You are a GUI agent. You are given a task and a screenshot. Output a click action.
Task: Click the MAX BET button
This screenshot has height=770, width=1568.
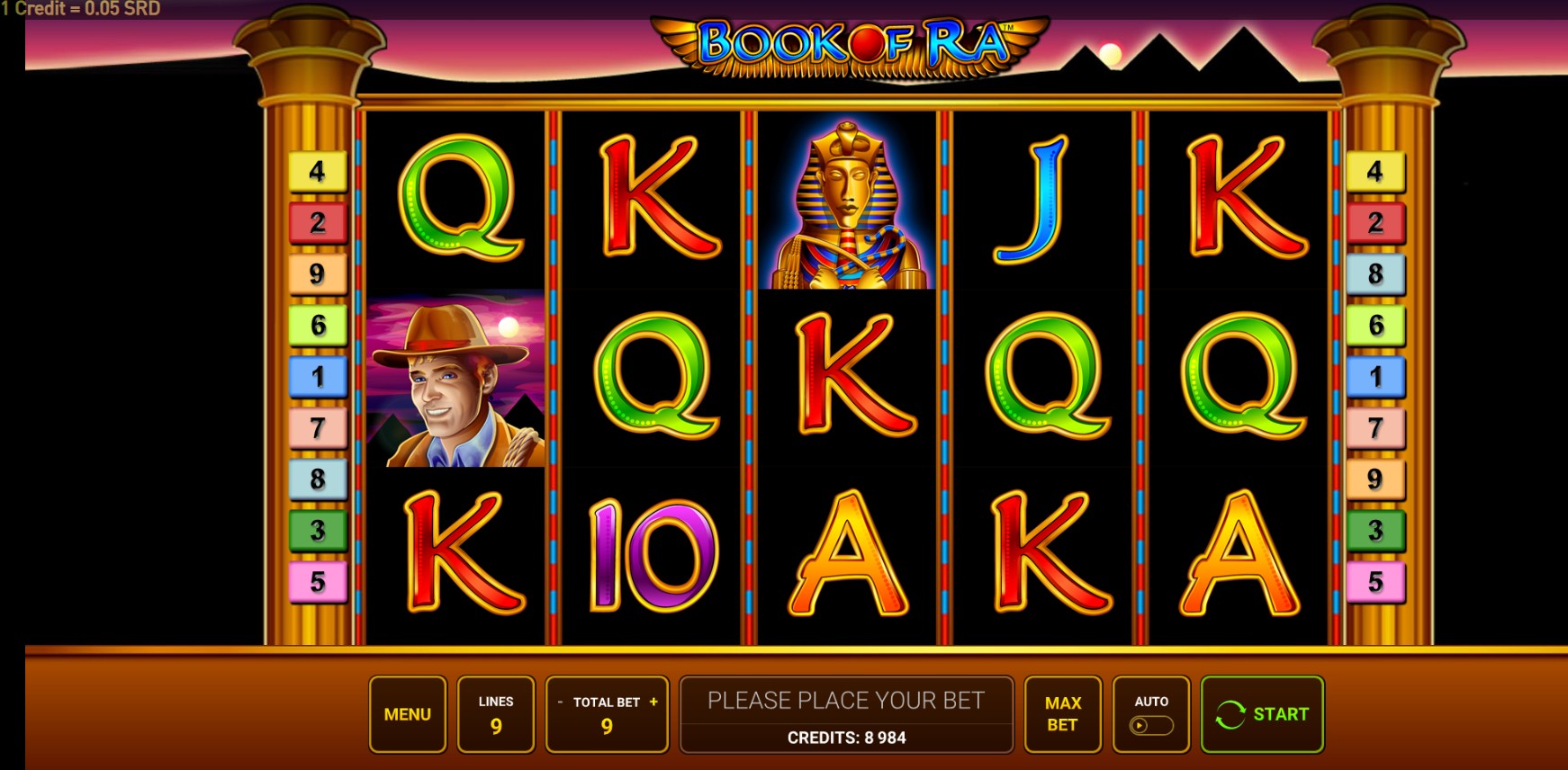[x=1061, y=714]
